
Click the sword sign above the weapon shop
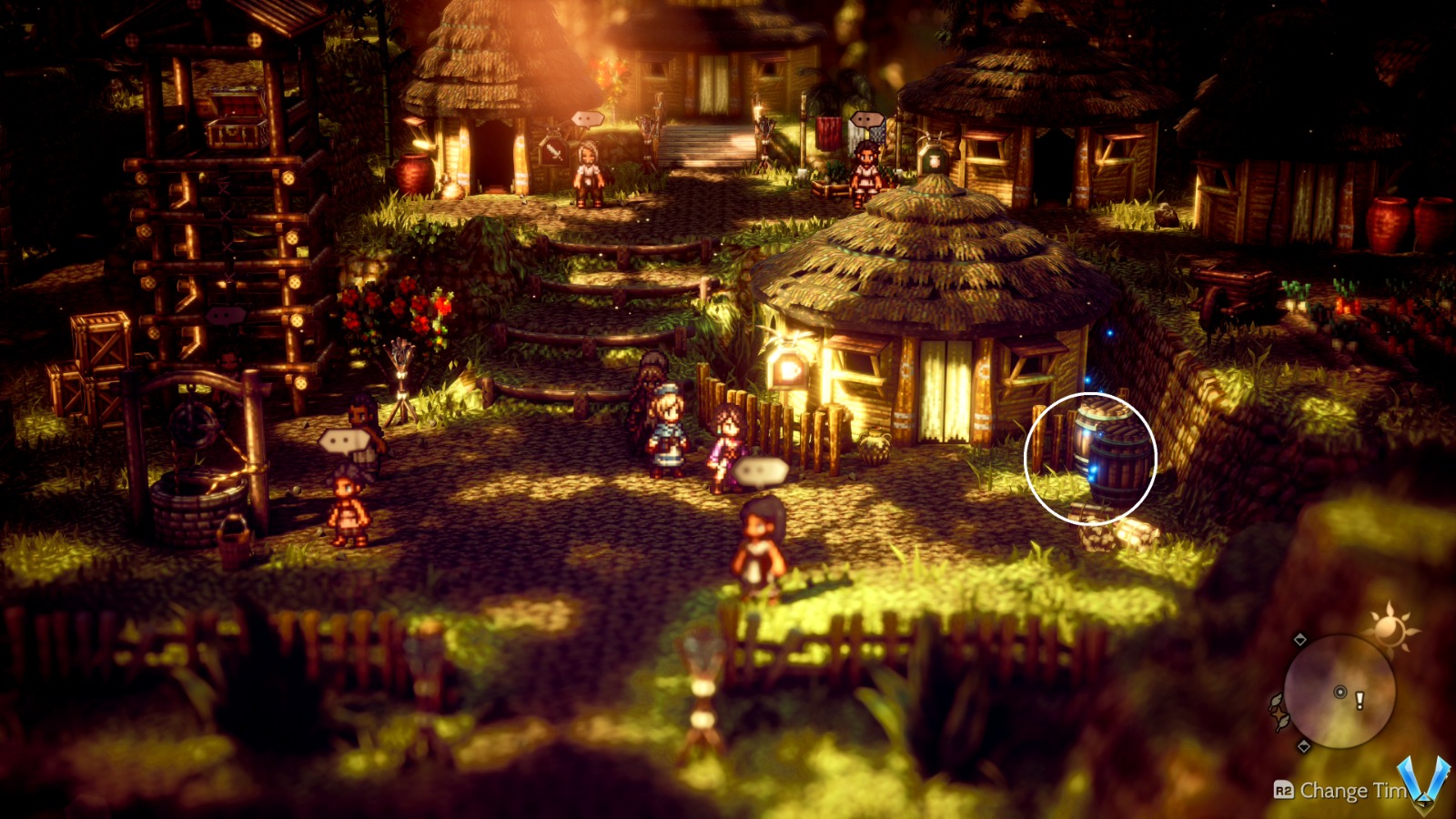[x=555, y=153]
